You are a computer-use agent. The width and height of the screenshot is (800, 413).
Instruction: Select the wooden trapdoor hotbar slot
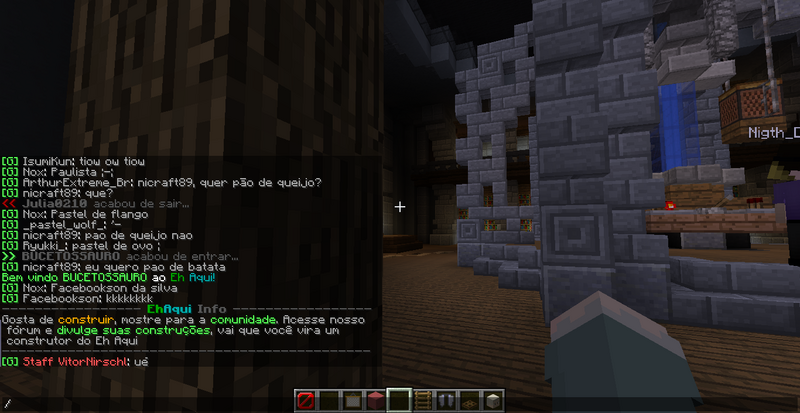click(469, 401)
